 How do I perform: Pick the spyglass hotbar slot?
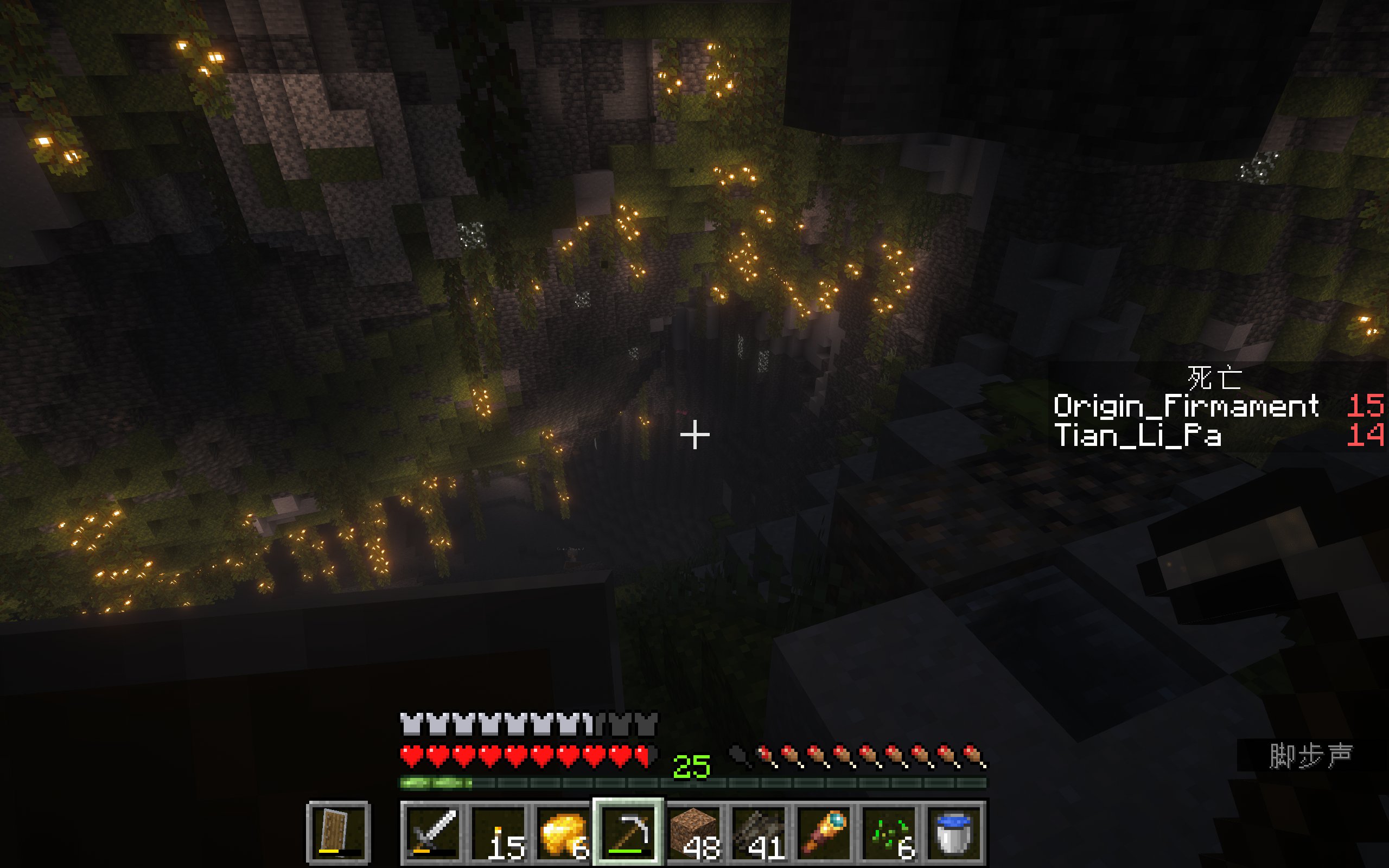[x=824, y=832]
